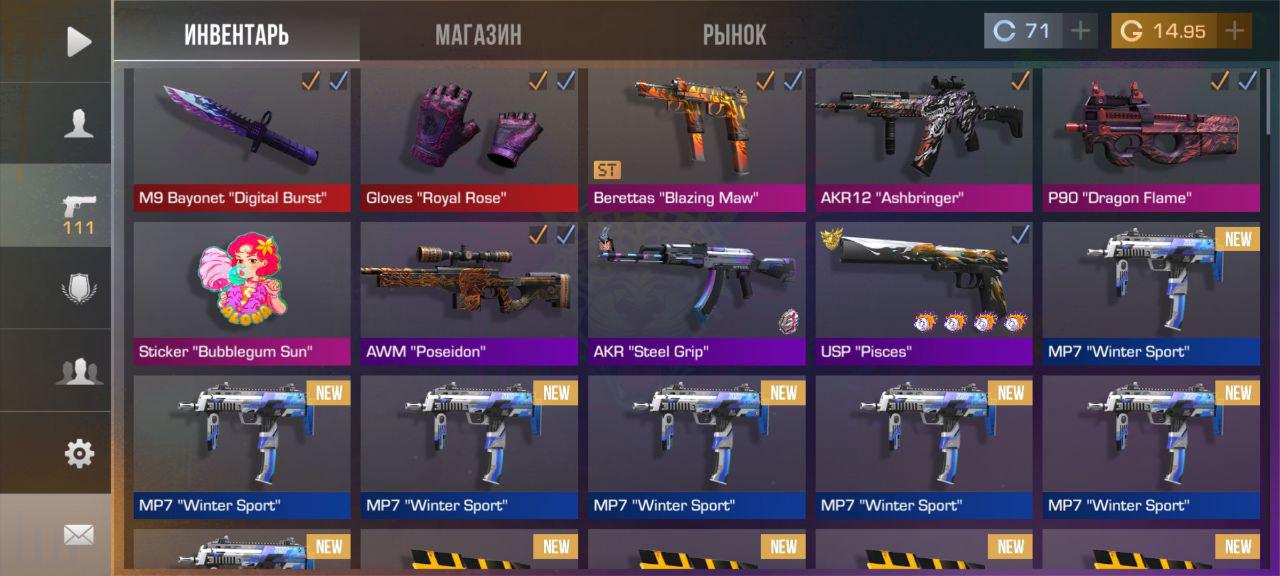Image resolution: width=1280 pixels, height=576 pixels.
Task: Open the player profile icon
Action: click(79, 123)
